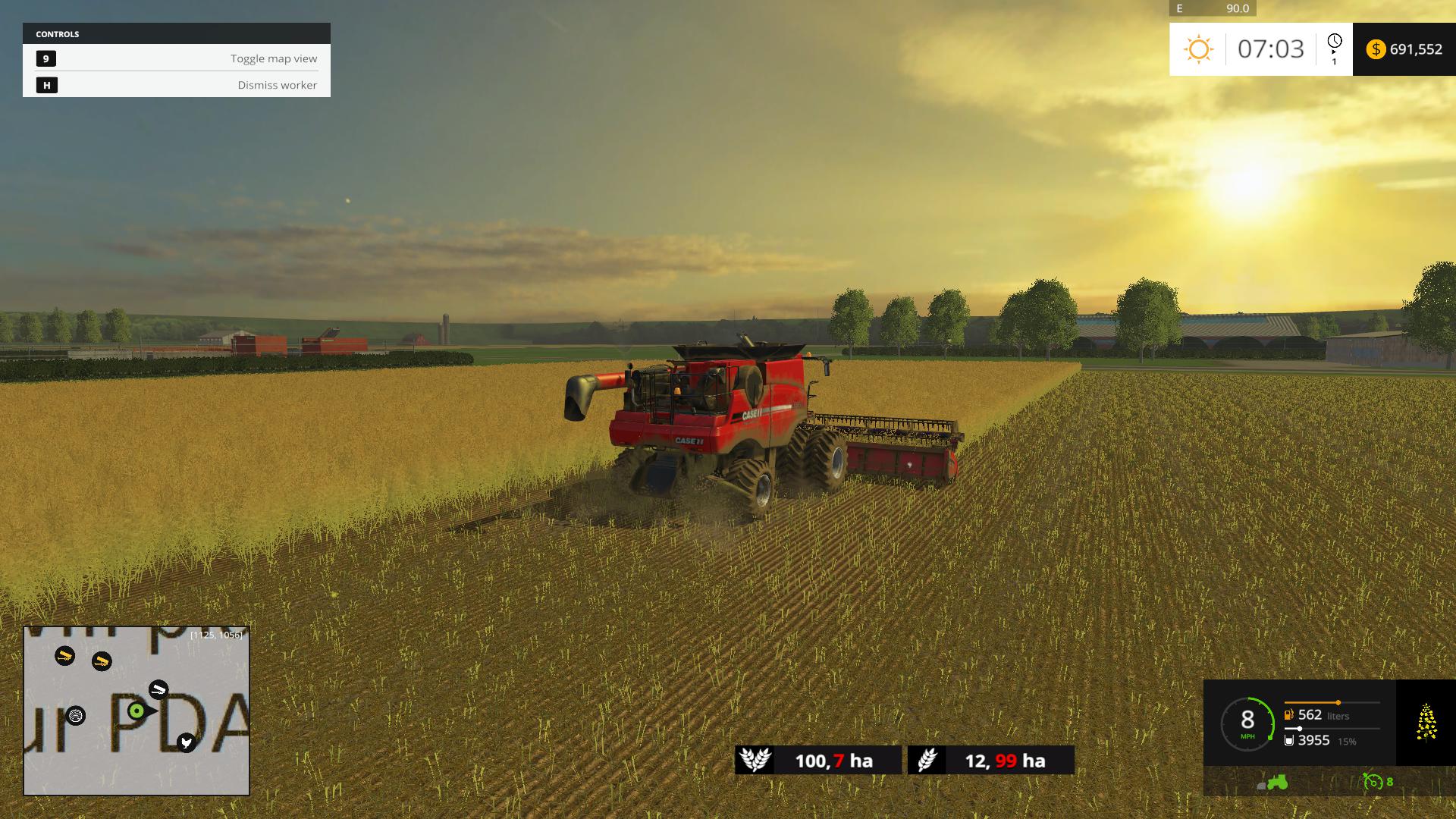This screenshot has width=1456, height=819.
Task: Click the green tractor icon
Action: coord(1277,782)
